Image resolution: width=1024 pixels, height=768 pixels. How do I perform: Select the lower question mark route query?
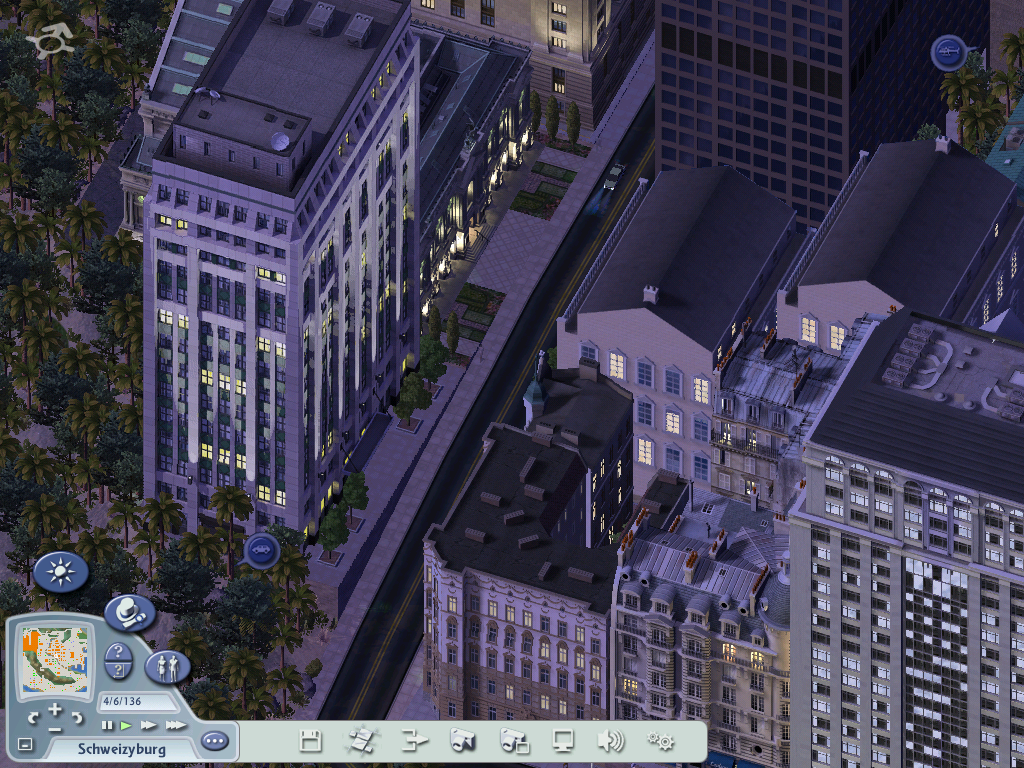118,670
